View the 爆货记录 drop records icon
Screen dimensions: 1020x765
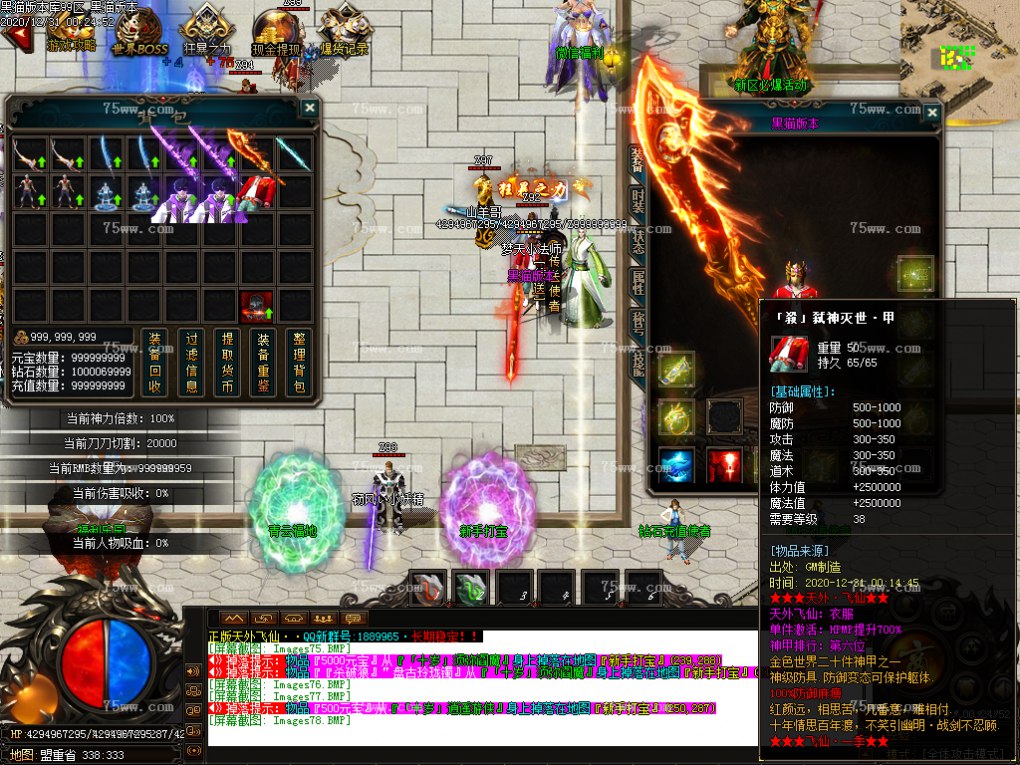tap(345, 30)
